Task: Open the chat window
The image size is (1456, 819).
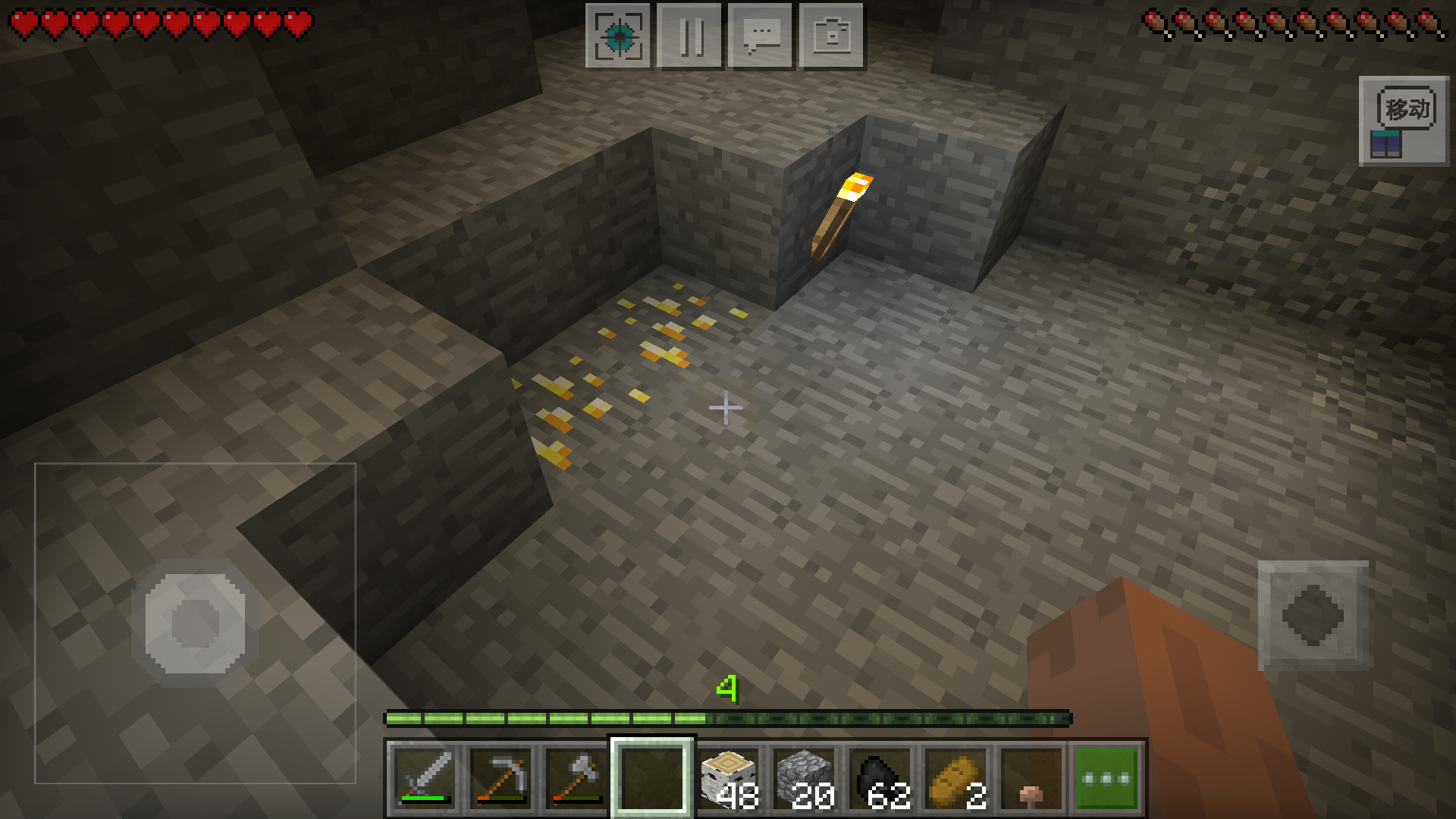Action: pos(761,36)
